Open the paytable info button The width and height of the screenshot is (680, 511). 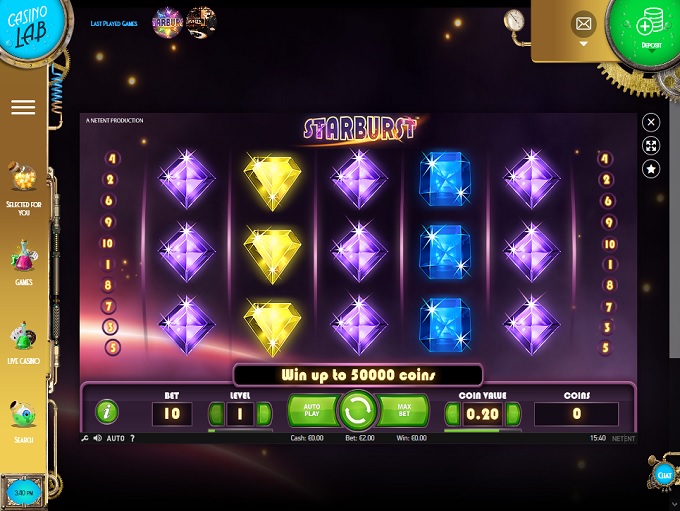(x=106, y=411)
